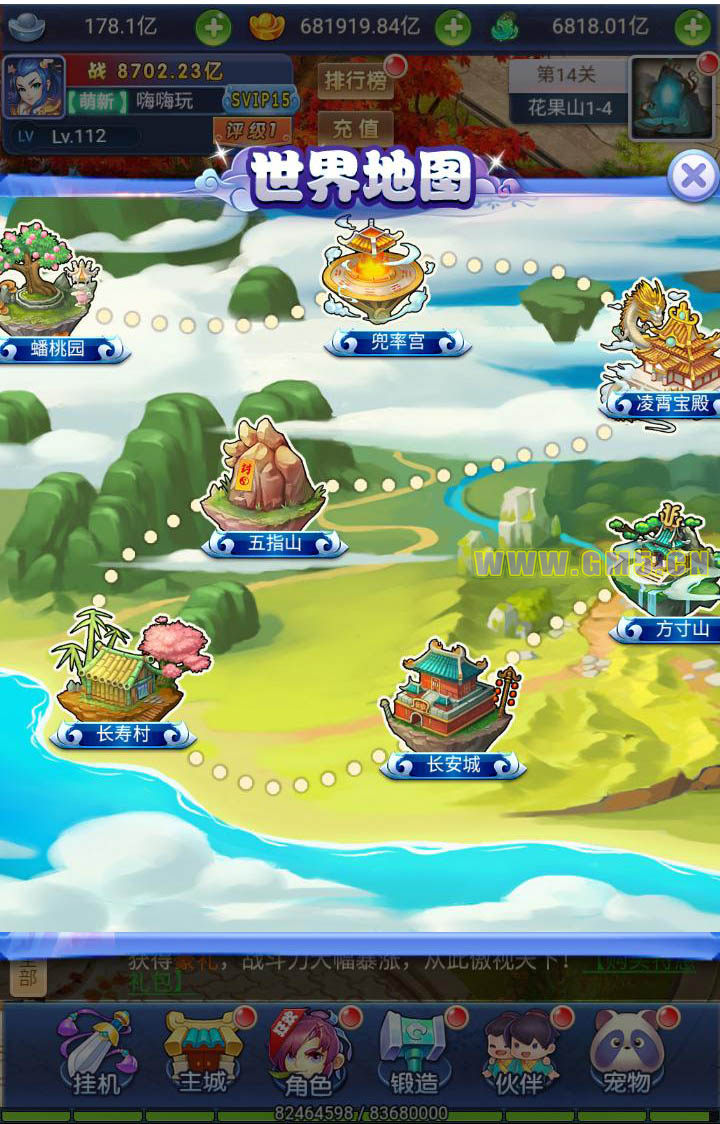Add more silver ingot currency
The width and height of the screenshot is (720, 1124).
[x=212, y=27]
